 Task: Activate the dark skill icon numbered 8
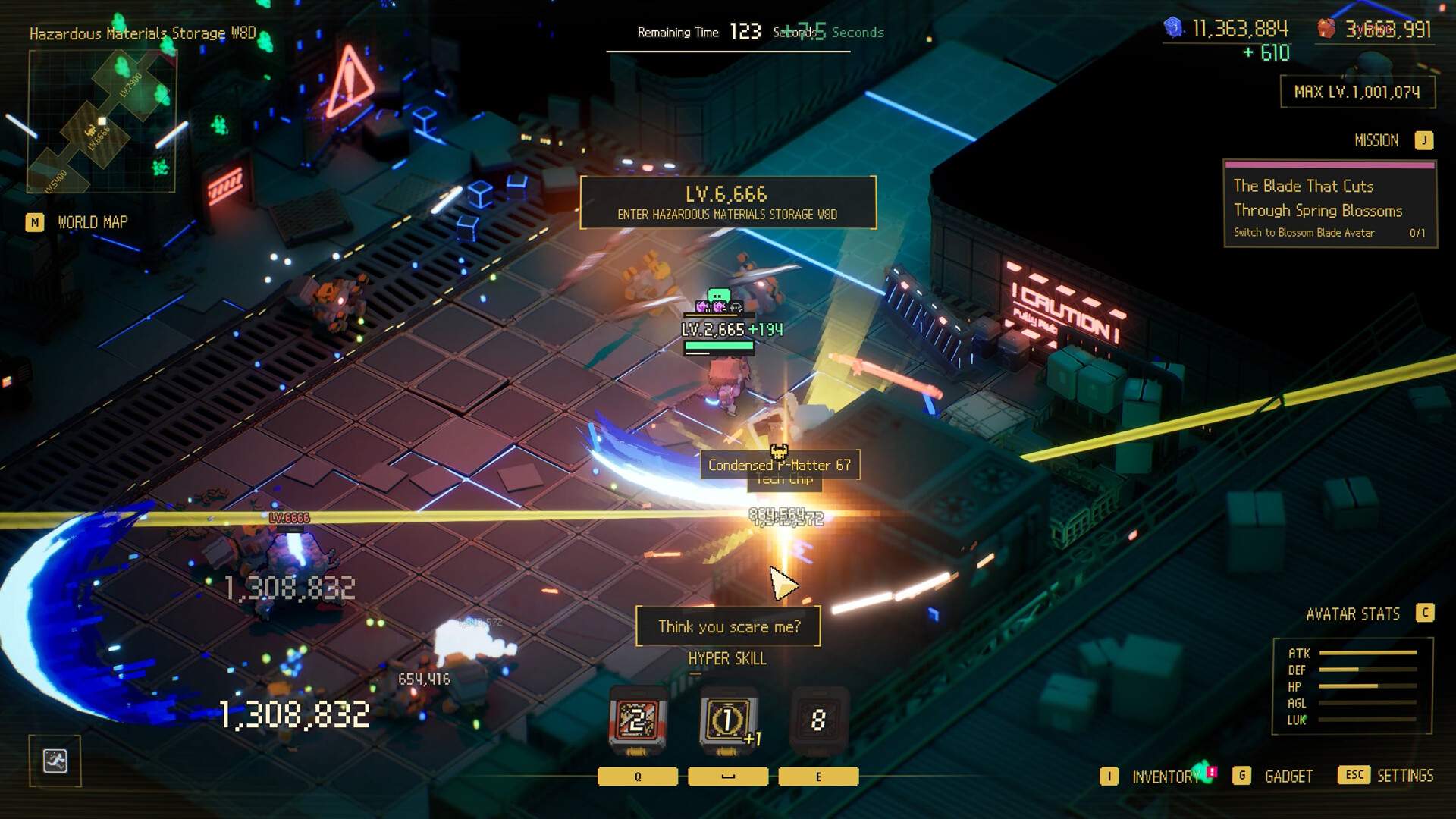pyautogui.click(x=818, y=720)
